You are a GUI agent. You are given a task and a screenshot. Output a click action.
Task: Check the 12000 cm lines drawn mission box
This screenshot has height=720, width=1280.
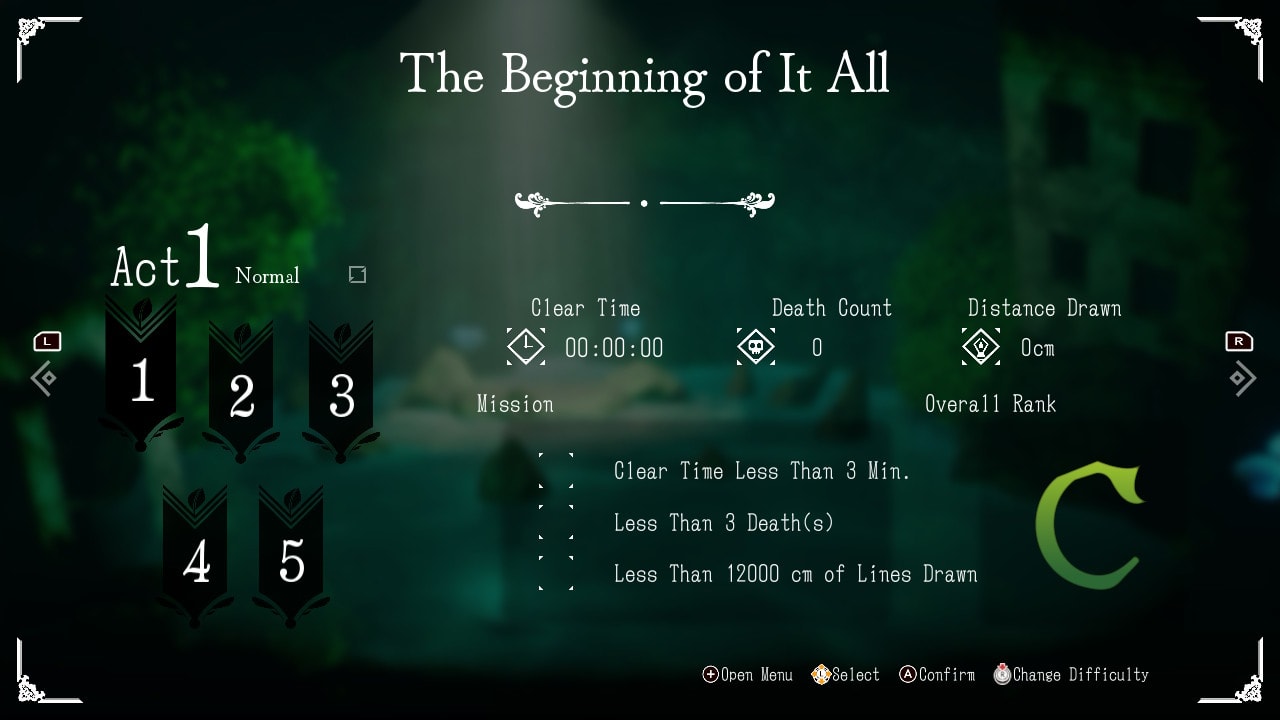click(557, 573)
